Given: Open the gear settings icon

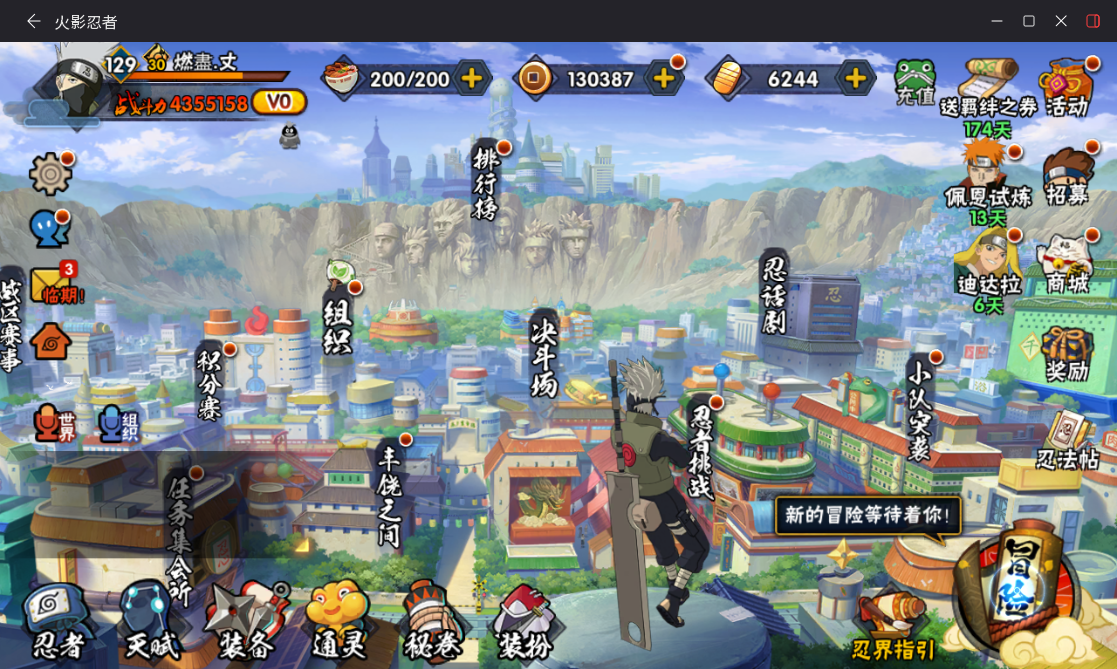Looking at the screenshot, I should pos(50,174).
